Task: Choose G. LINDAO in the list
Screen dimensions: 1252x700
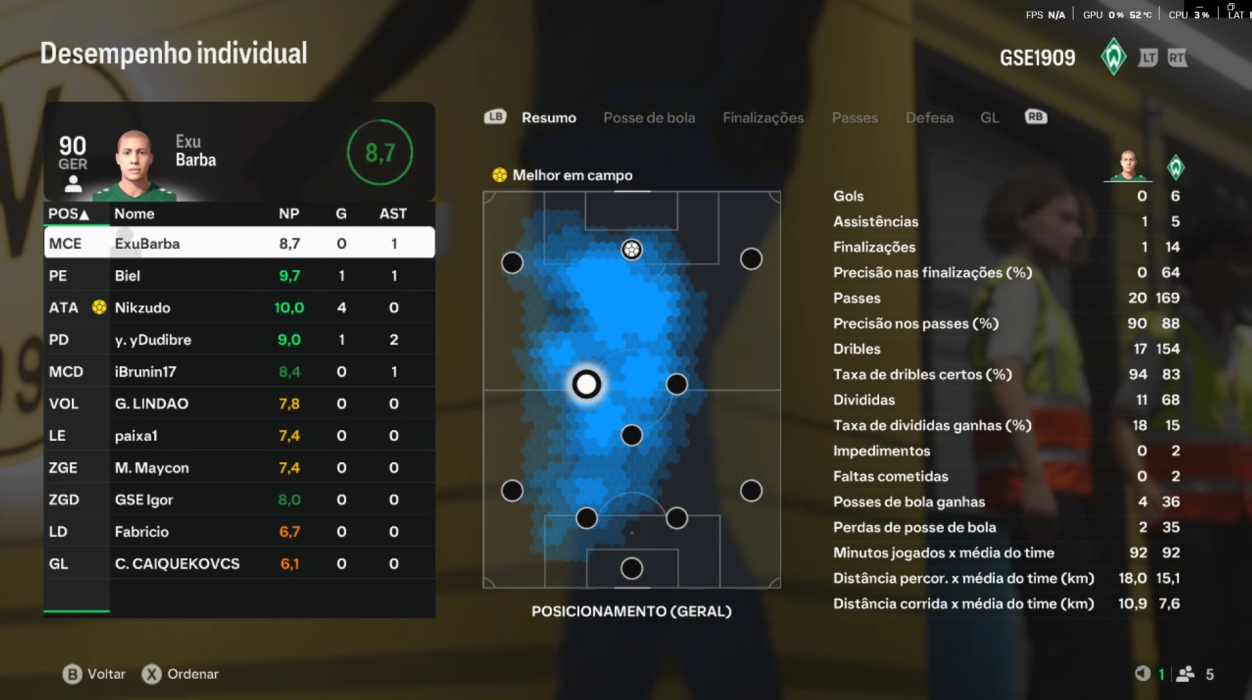Action: coord(239,403)
